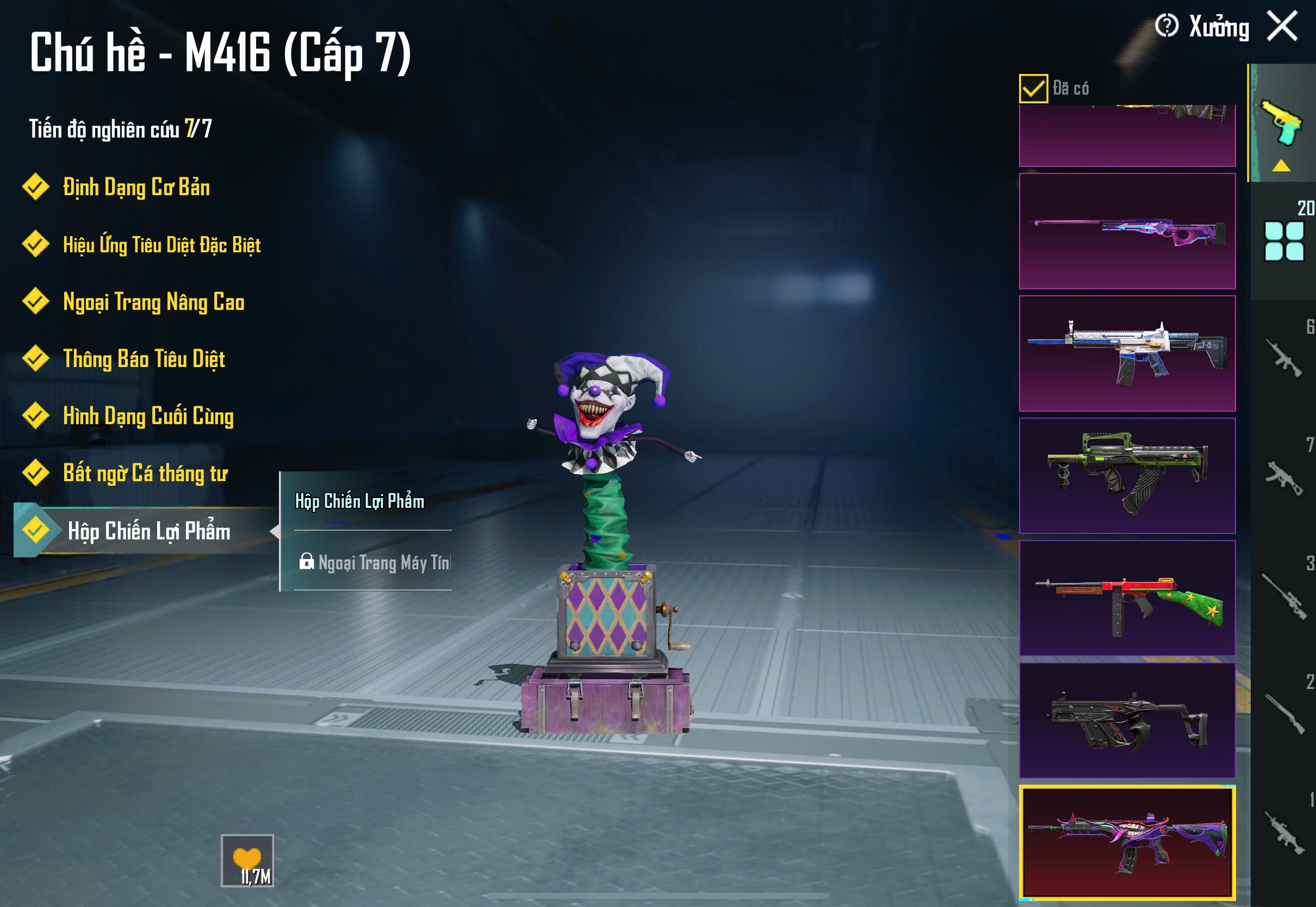Select locked Ngoại Trang Máy Tính option
This screenshot has height=907, width=1316.
375,563
